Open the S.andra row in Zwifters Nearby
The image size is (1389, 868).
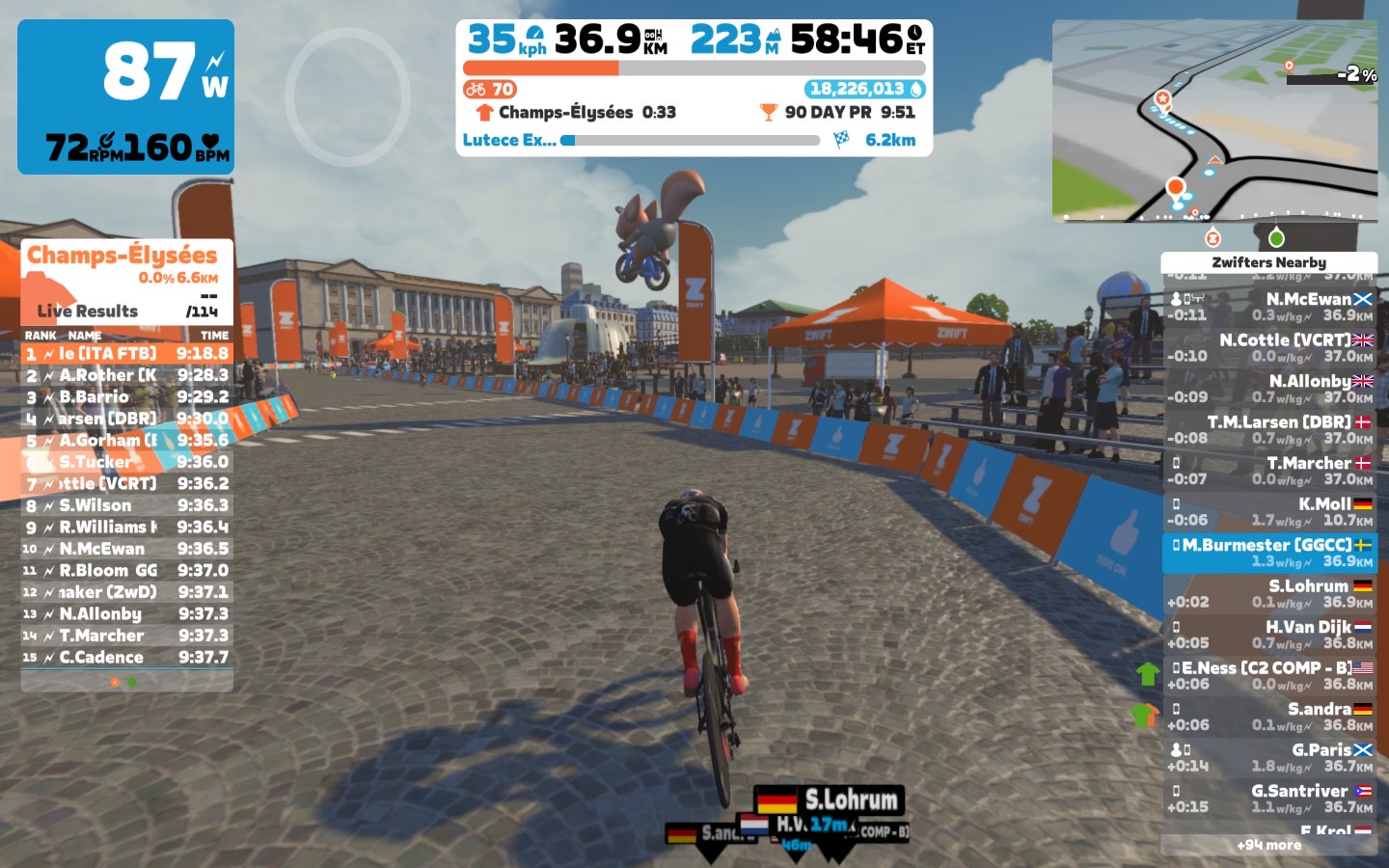pos(1269,717)
